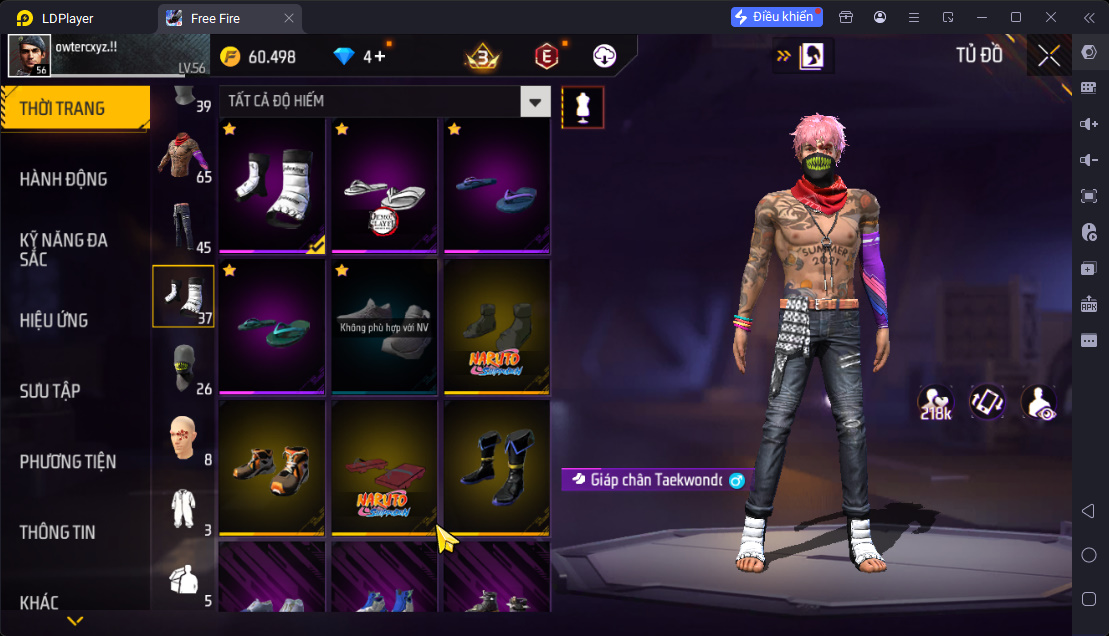Close the Free Fire LDPlayer tab
Viewport: 1109px width, 636px height.
[289, 18]
